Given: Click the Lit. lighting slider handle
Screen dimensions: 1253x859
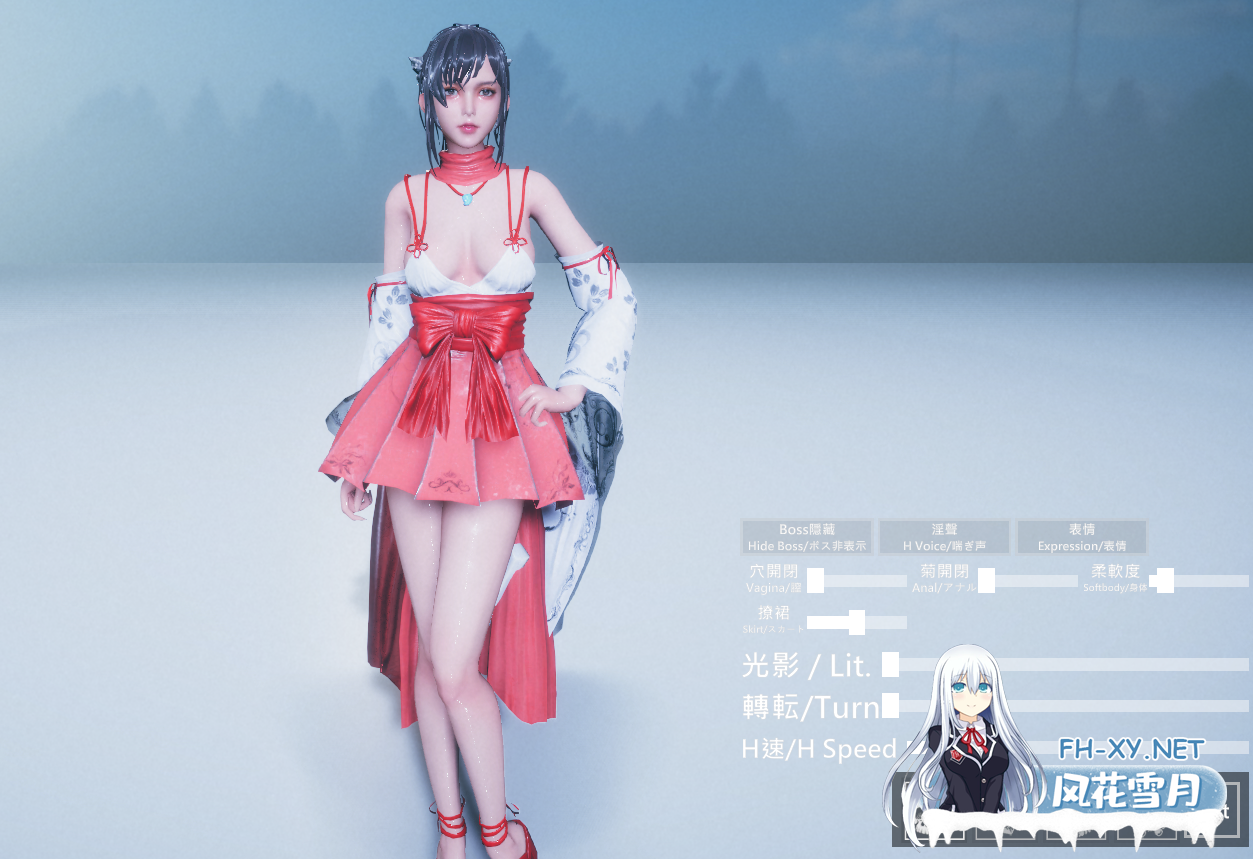Looking at the screenshot, I should (890, 664).
